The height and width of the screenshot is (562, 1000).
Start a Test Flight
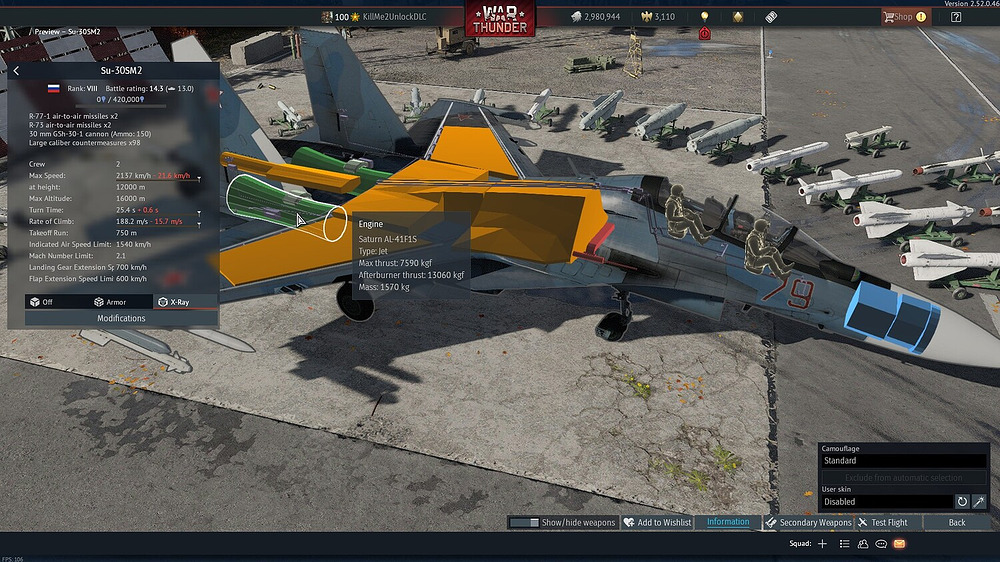(883, 522)
